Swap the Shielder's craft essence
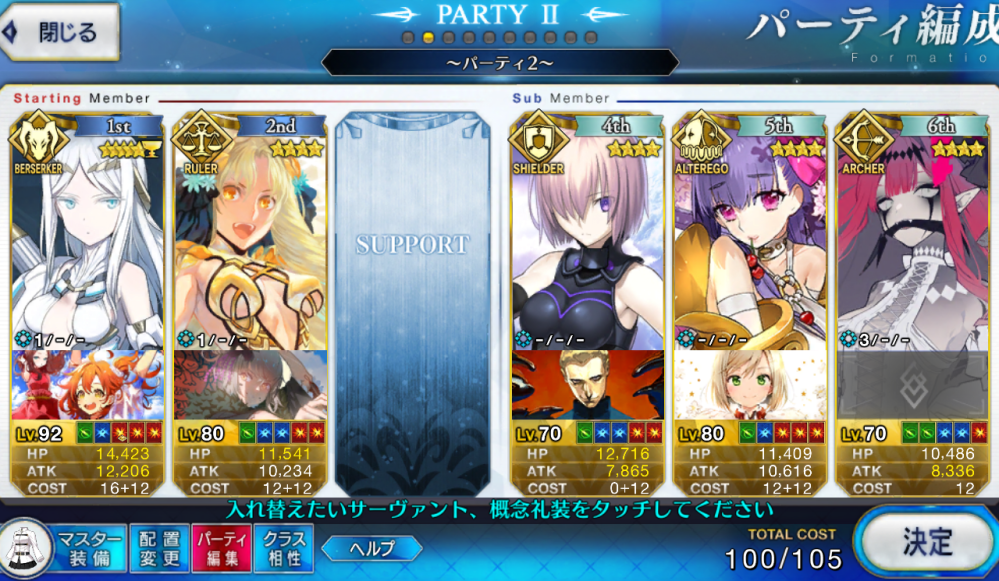999x581 pixels. 587,385
